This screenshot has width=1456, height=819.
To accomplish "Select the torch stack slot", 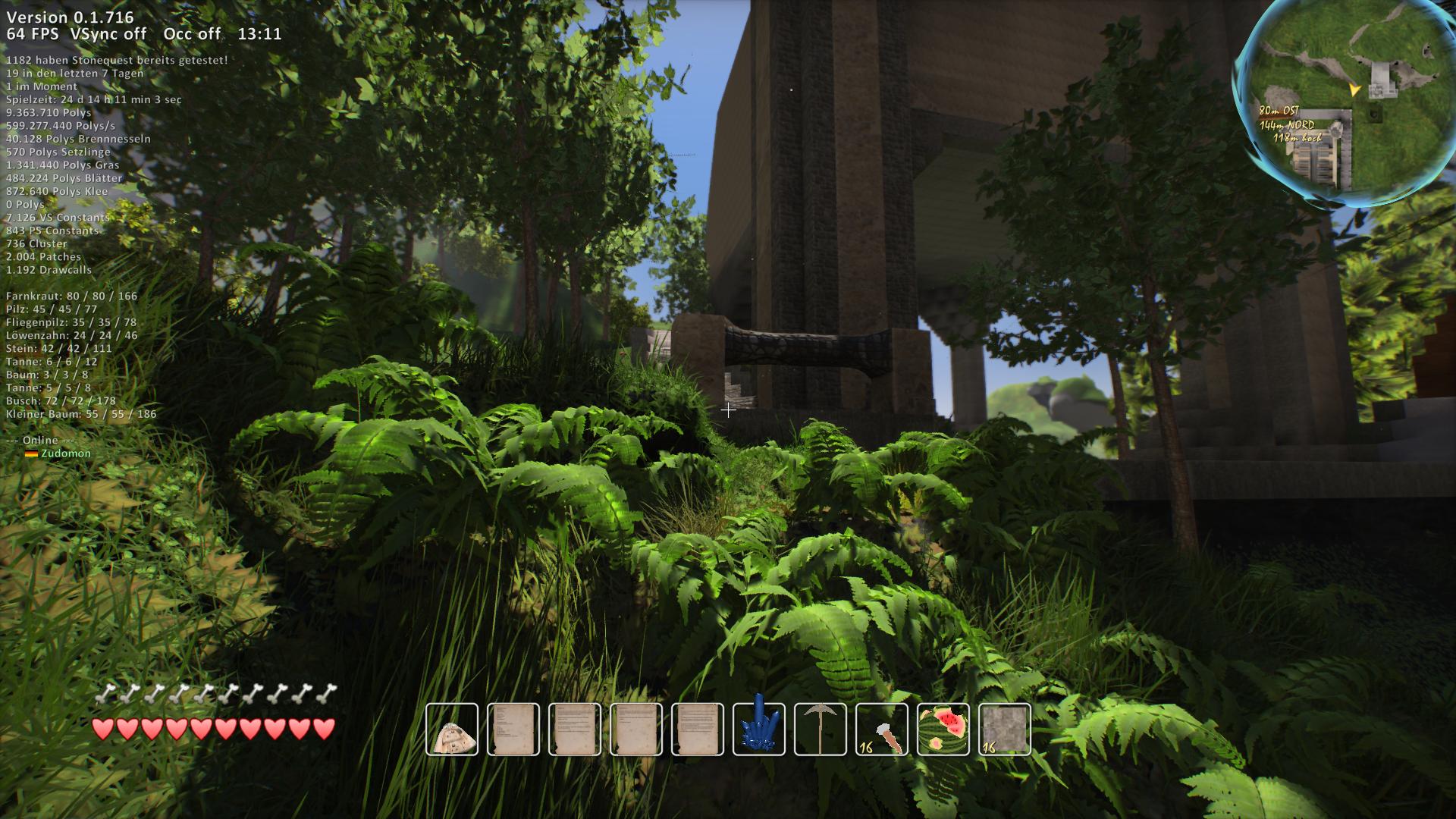I will tap(882, 730).
